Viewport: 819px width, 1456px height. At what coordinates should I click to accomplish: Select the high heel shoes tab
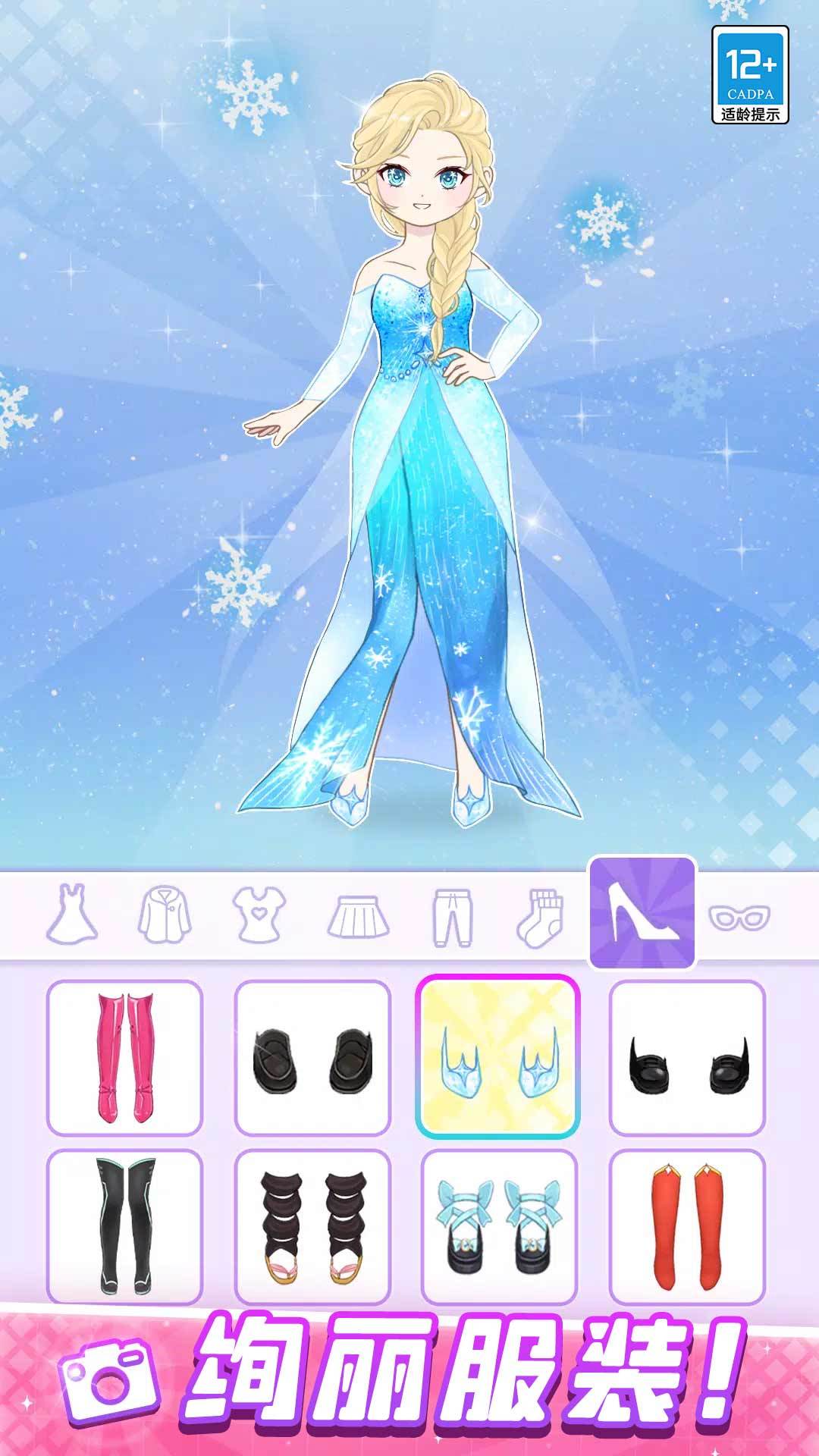click(x=642, y=914)
